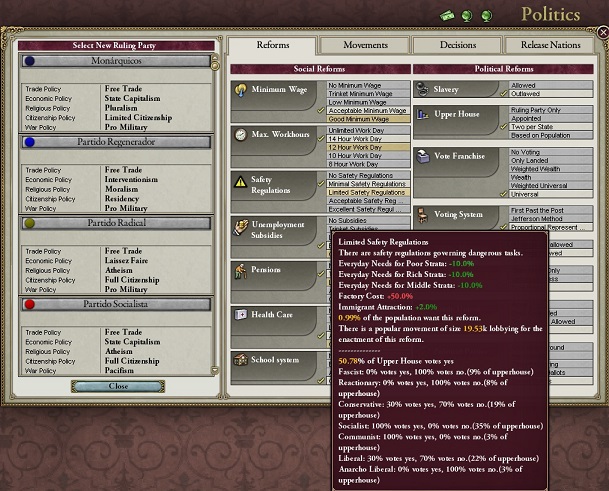Close the Politics window with X
This screenshot has width=609, height=491.
pyautogui.click(x=602, y=33)
